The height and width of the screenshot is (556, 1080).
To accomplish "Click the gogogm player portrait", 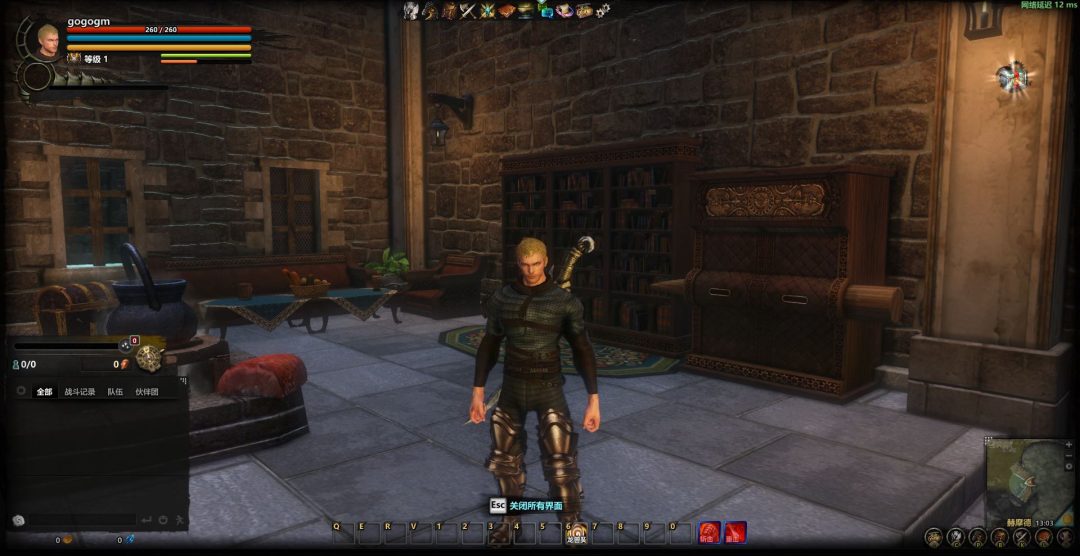I will 47,40.
